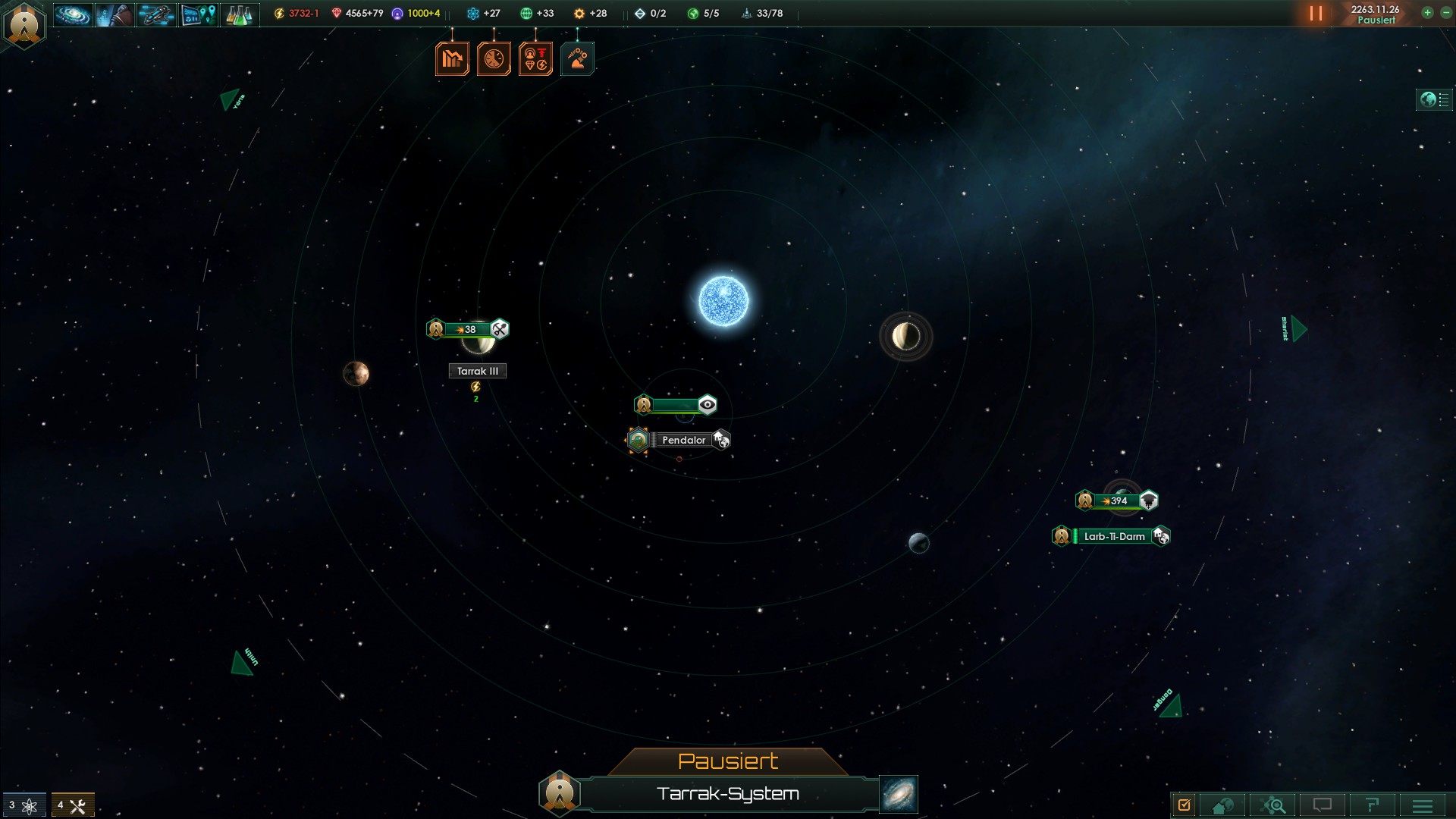Select the Pendalor planet label
This screenshot has width=1456, height=819.
tap(683, 440)
